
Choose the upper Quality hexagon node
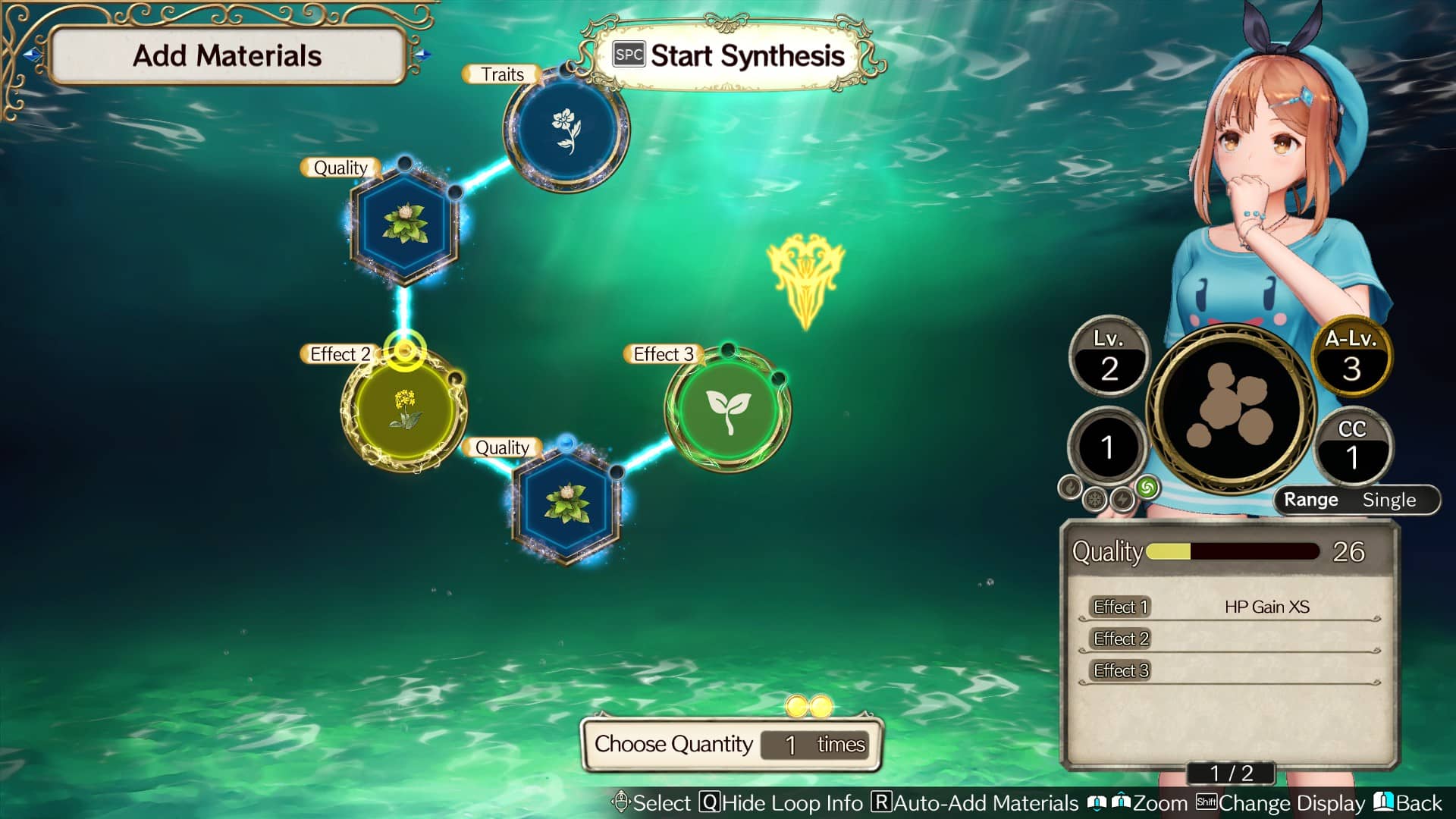(x=405, y=222)
